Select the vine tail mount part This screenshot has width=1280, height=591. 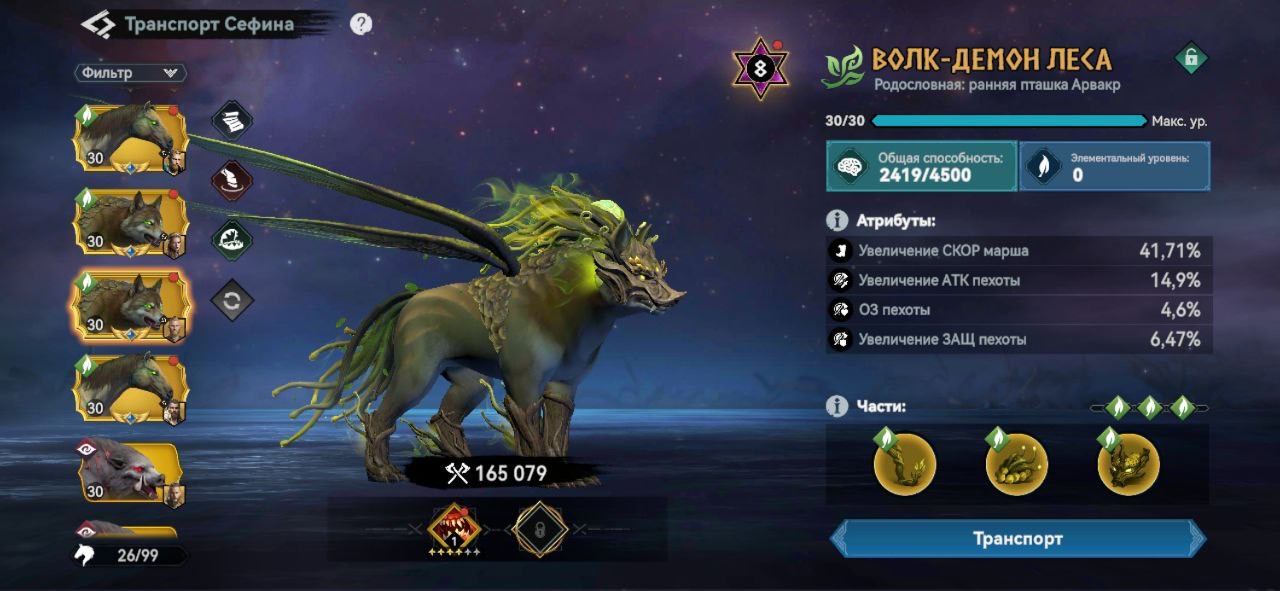click(x=1017, y=464)
